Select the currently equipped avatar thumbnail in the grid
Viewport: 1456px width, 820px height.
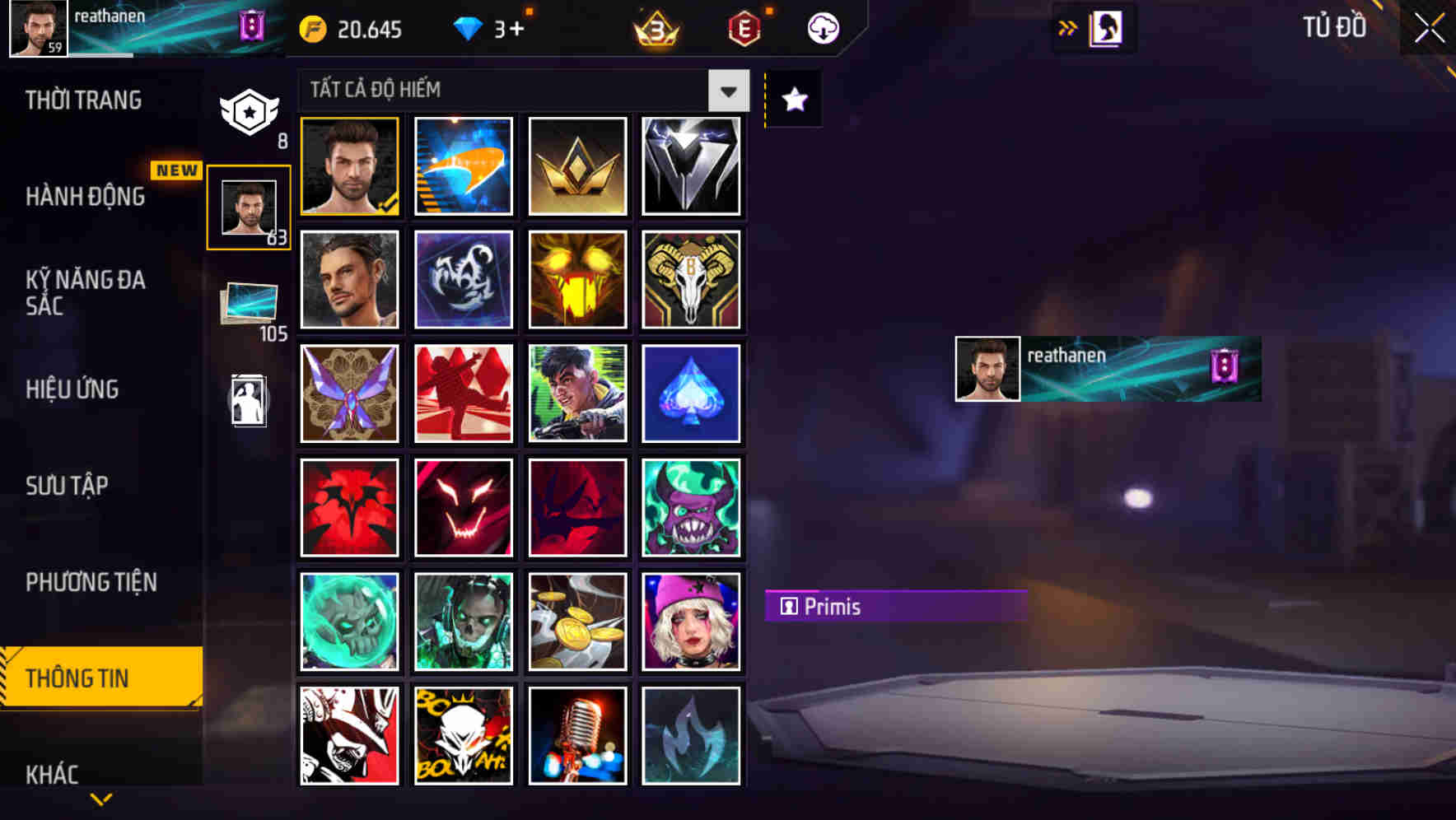[349, 165]
